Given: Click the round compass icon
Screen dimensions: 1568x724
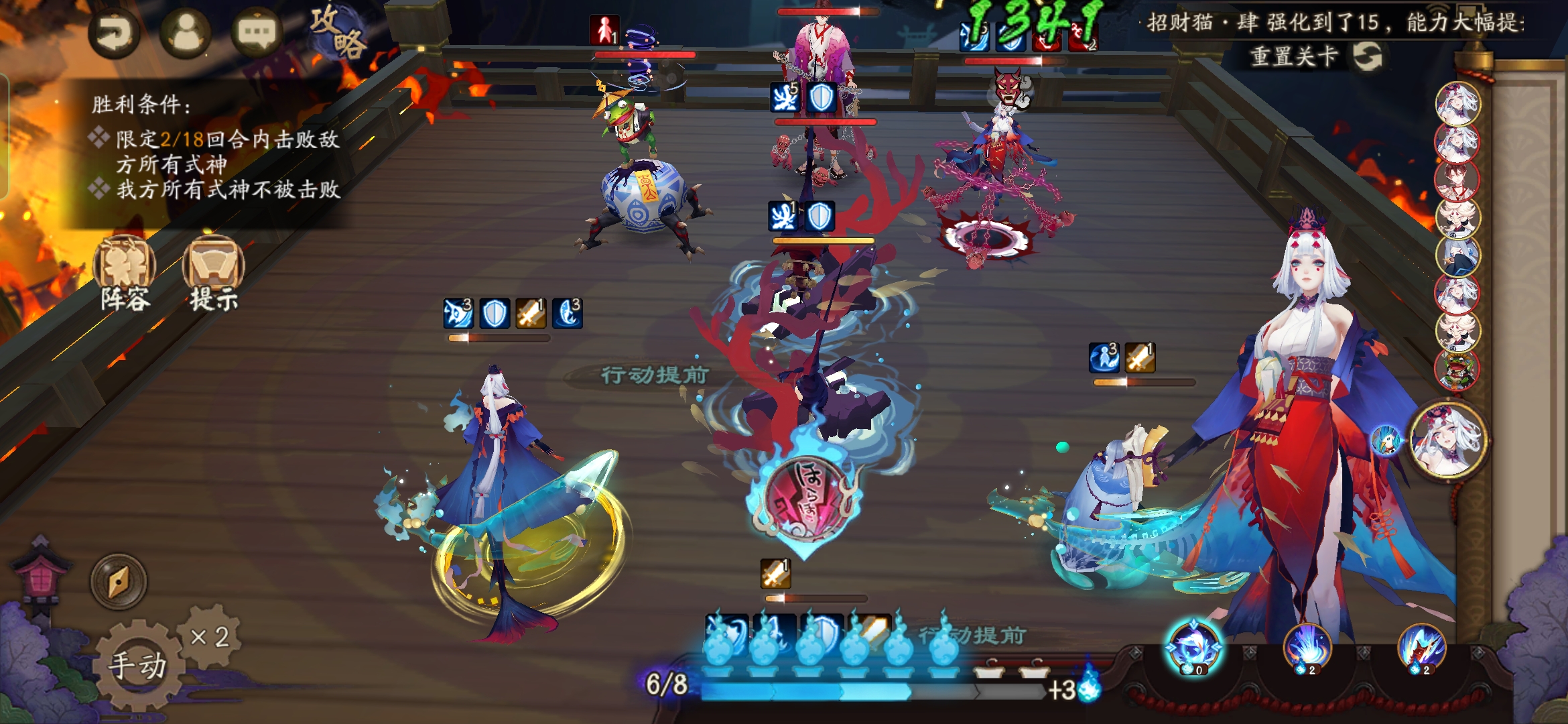Looking at the screenshot, I should pos(119,582).
